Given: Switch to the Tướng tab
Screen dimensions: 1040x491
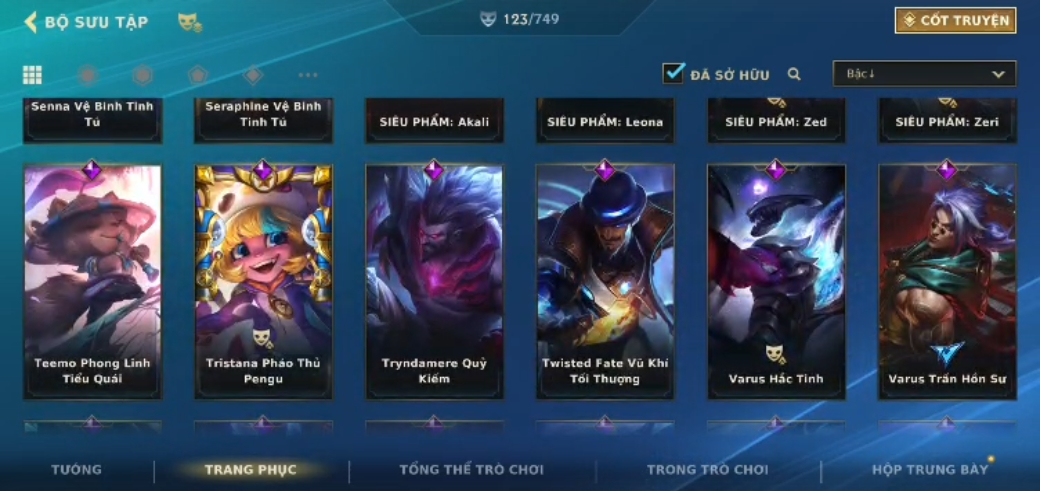Looking at the screenshot, I should [77, 470].
